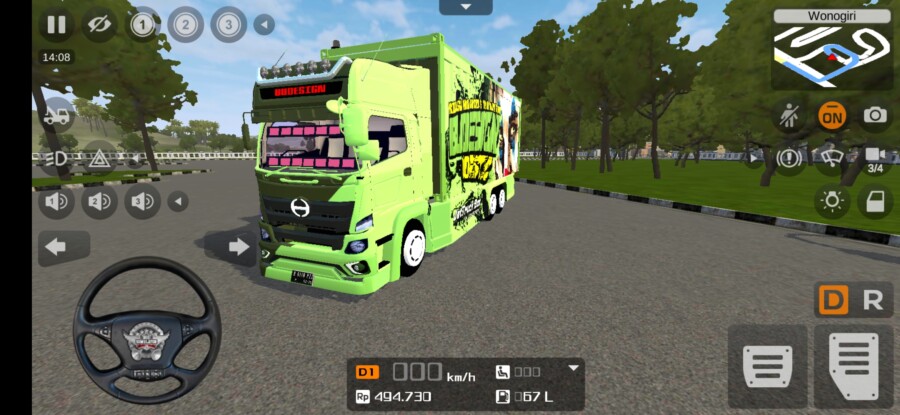The height and width of the screenshot is (415, 900).
Task: Pause the game
Action: coord(56,24)
